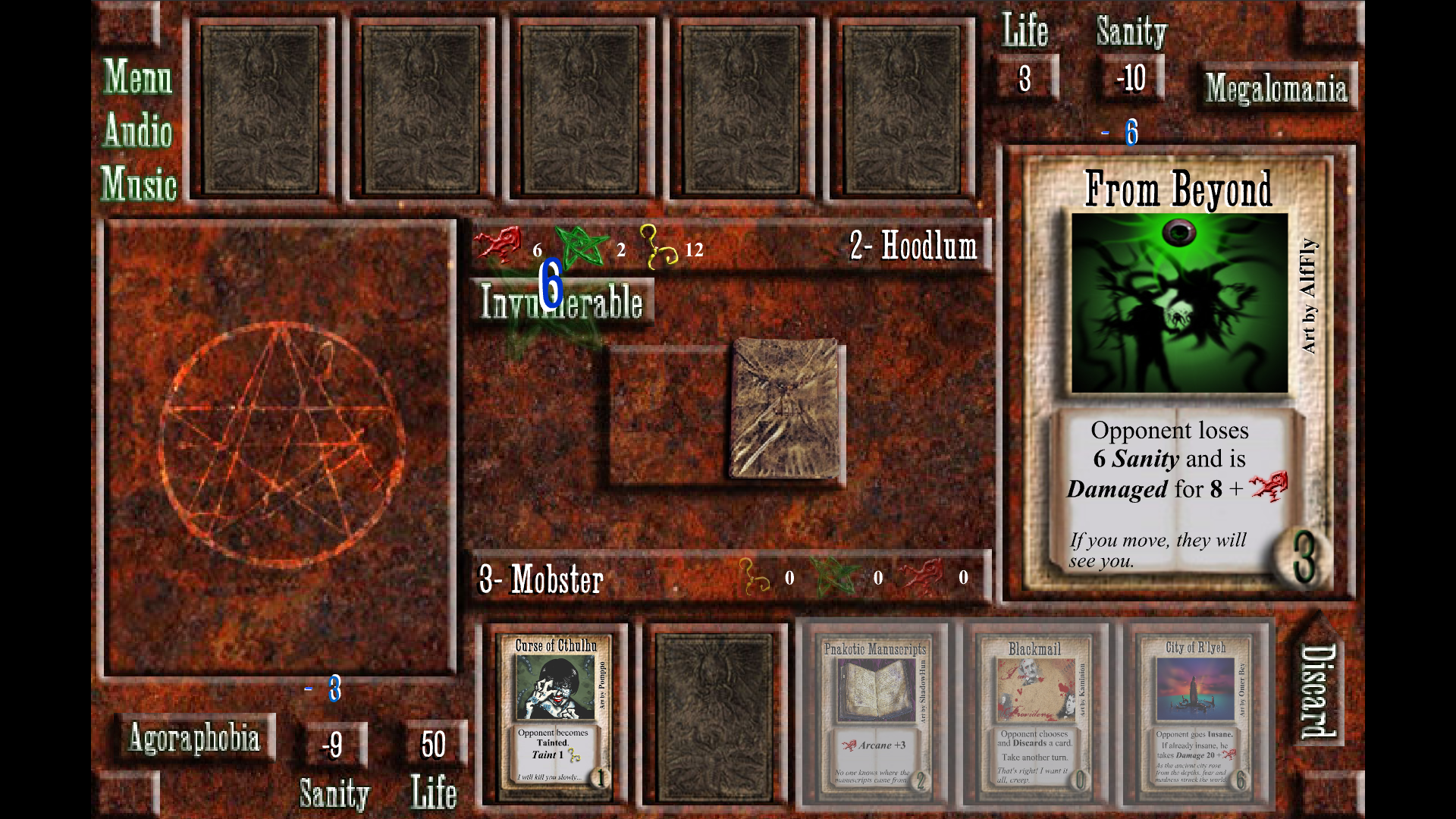This screenshot has width=1456, height=819.
Task: Select the Curse of Cthulhu card
Action: coord(555,714)
